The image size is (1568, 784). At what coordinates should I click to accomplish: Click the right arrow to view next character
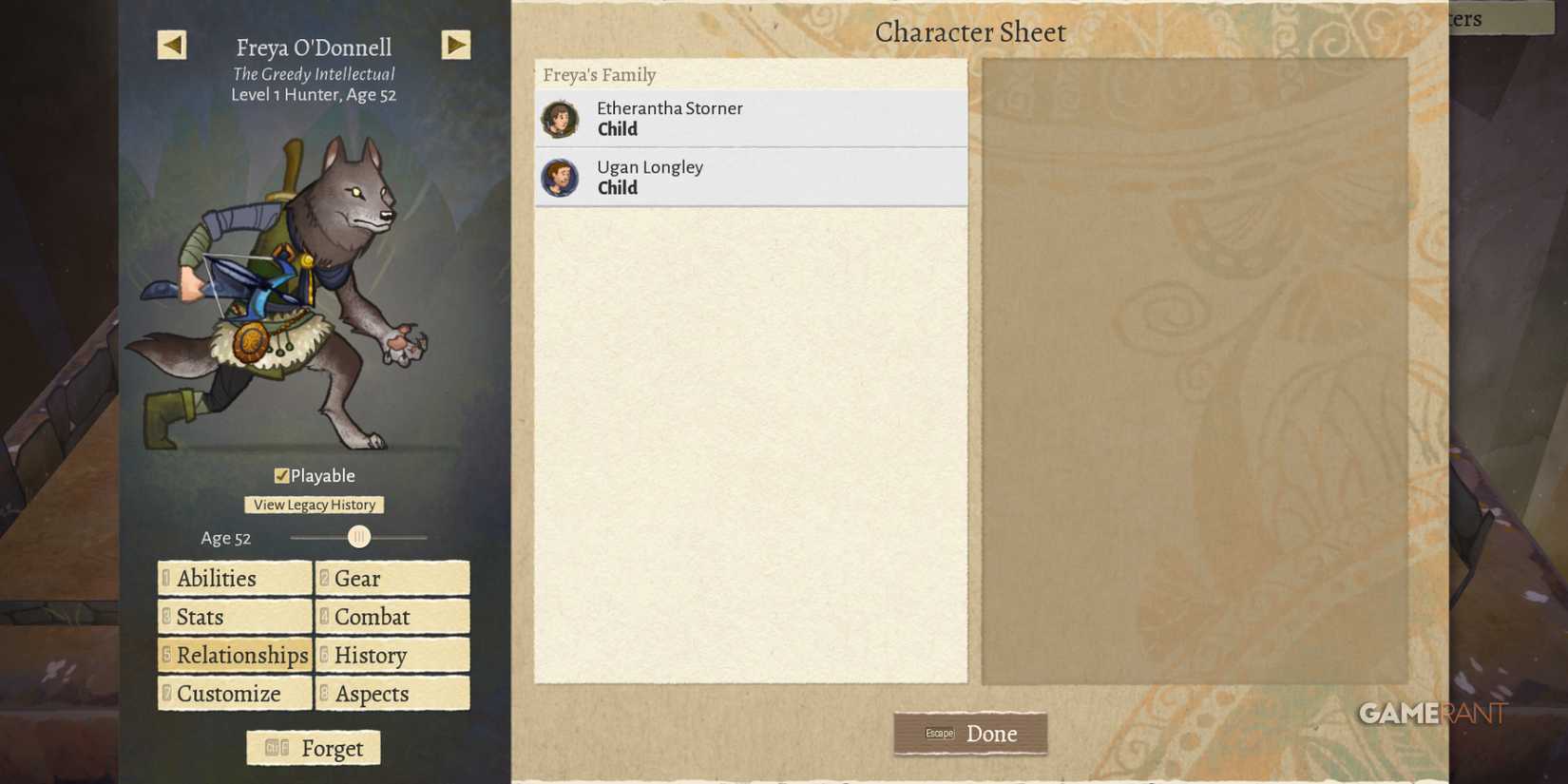(x=456, y=45)
